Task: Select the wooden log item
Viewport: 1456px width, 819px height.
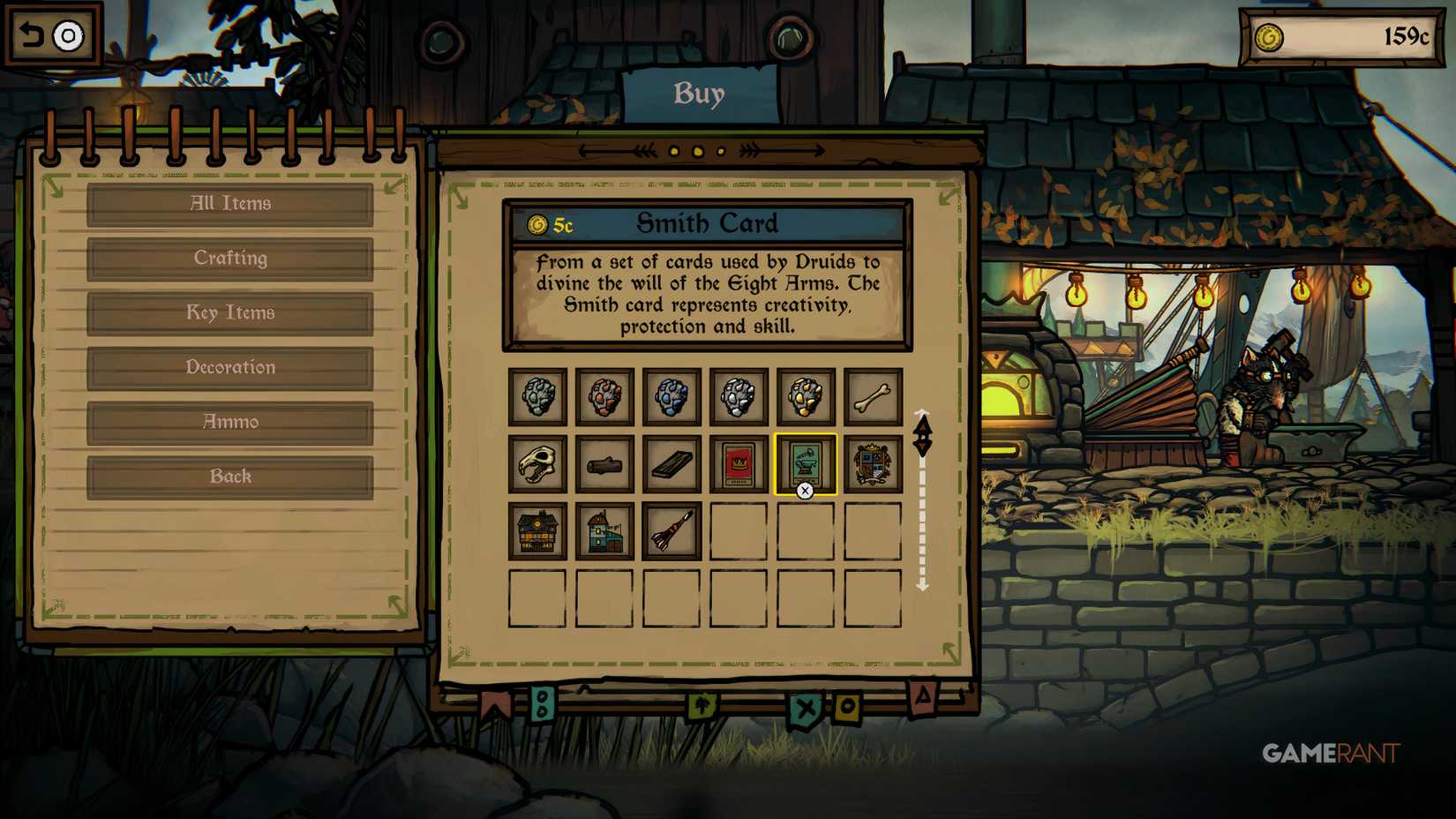Action: pyautogui.click(x=605, y=463)
